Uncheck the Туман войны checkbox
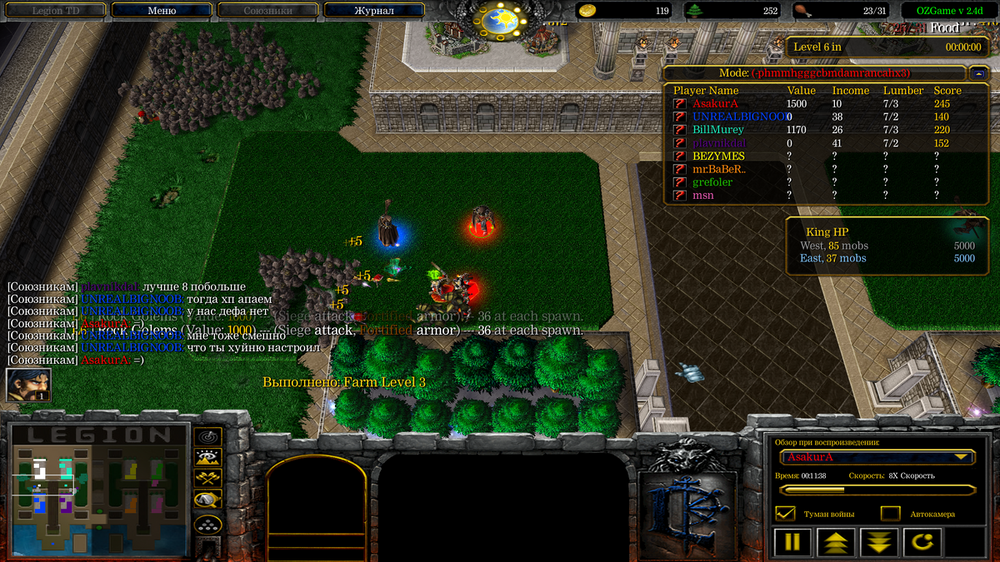Image resolution: width=1000 pixels, height=562 pixels. pos(786,513)
